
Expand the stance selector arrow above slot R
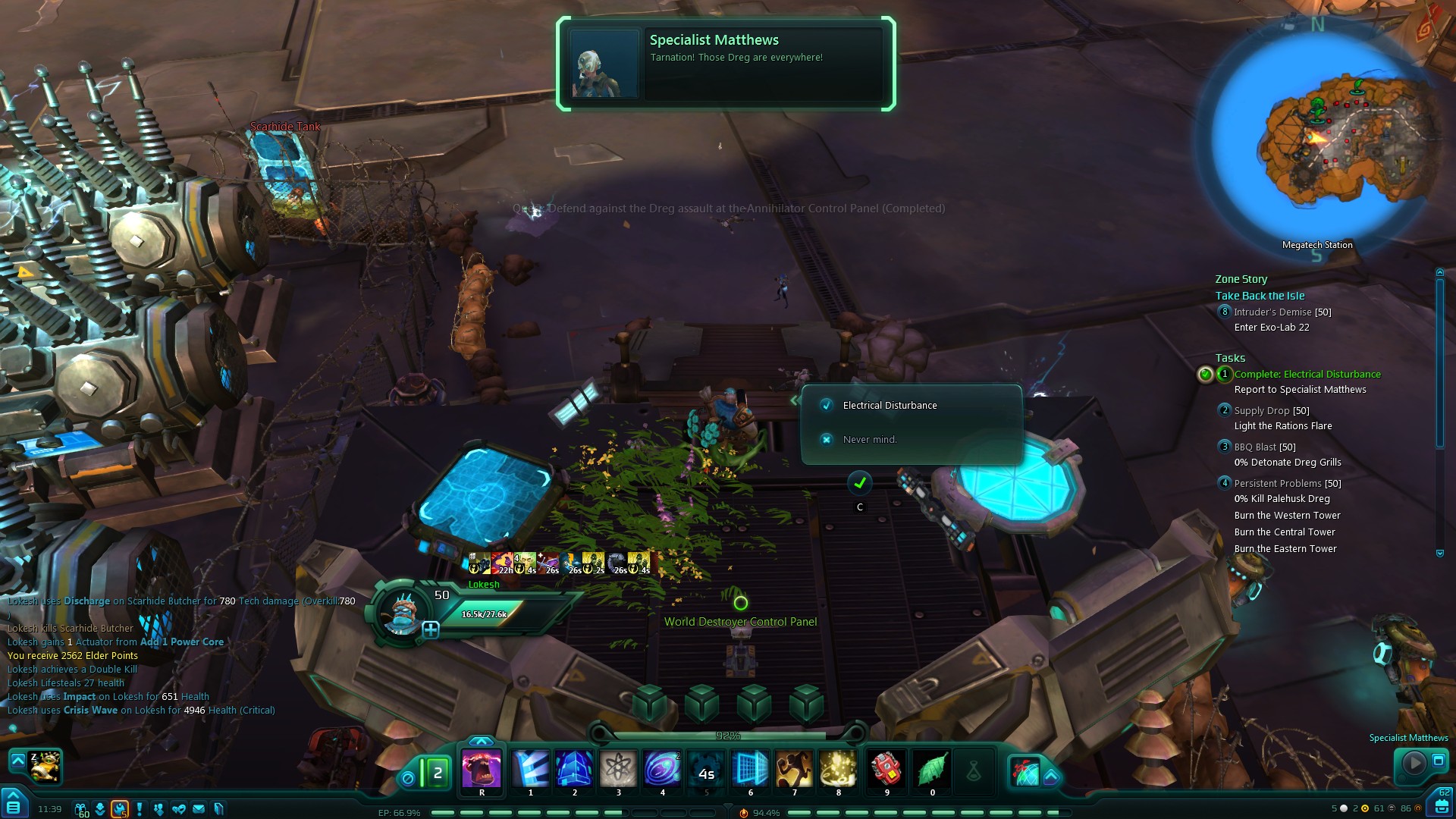click(482, 741)
